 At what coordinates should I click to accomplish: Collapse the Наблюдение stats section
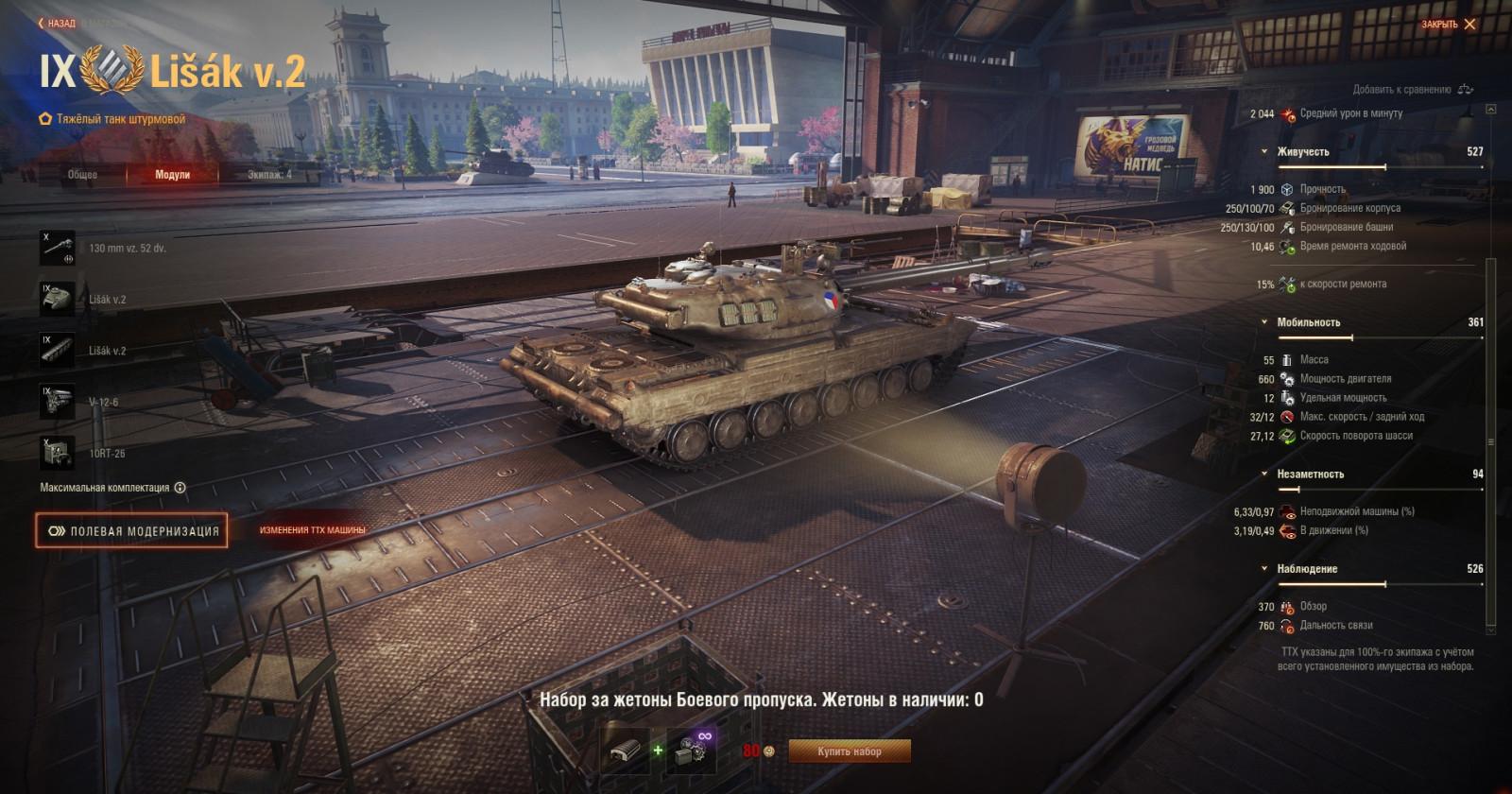point(1263,570)
